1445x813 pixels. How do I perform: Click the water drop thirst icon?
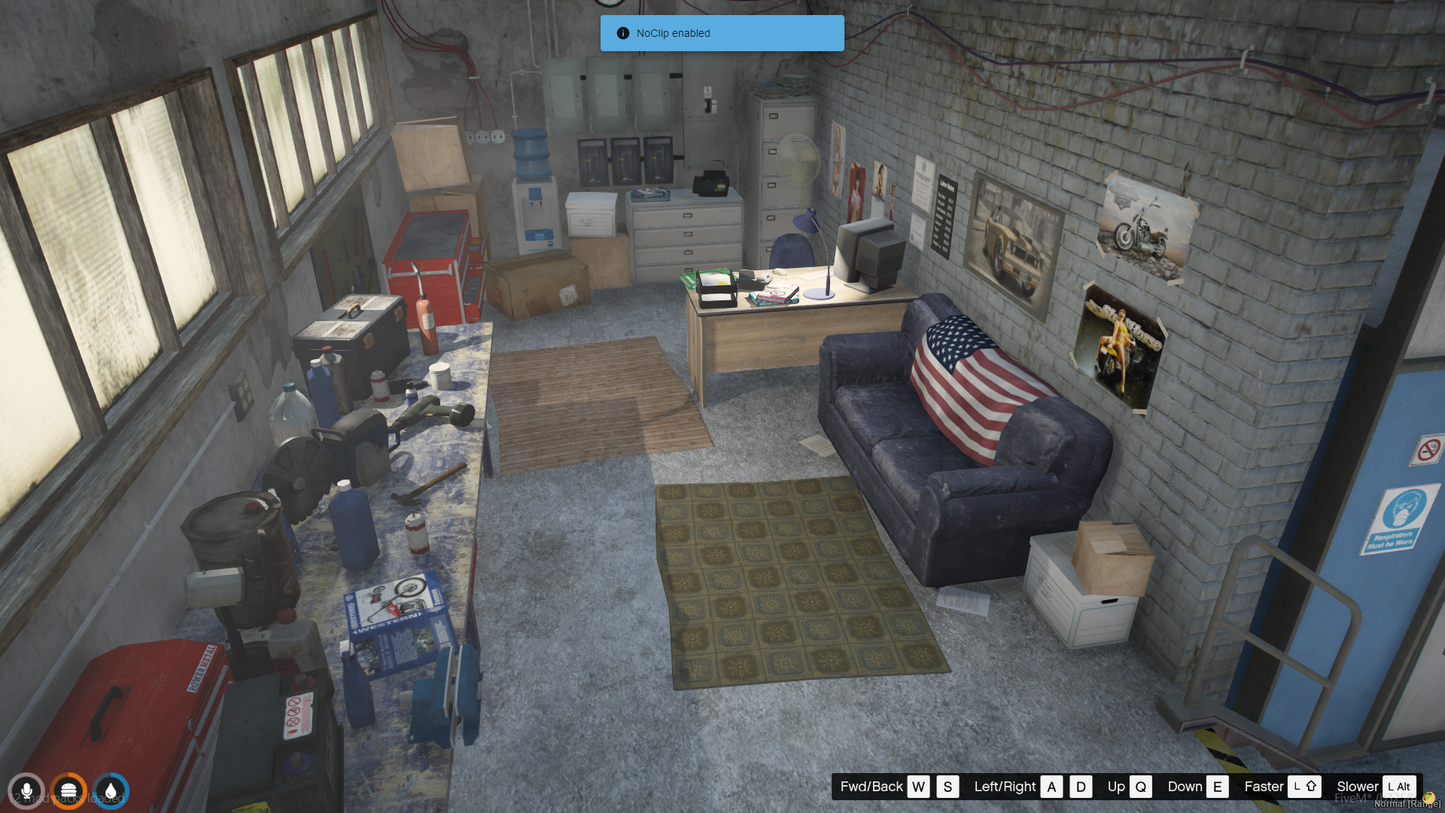click(x=111, y=791)
